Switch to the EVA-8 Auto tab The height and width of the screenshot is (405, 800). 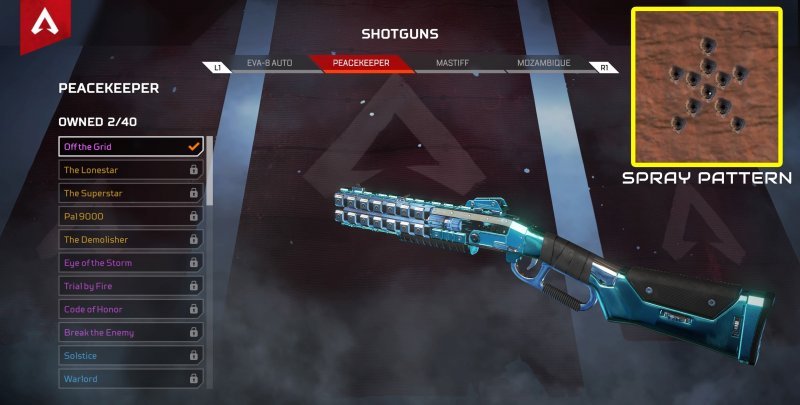point(269,64)
